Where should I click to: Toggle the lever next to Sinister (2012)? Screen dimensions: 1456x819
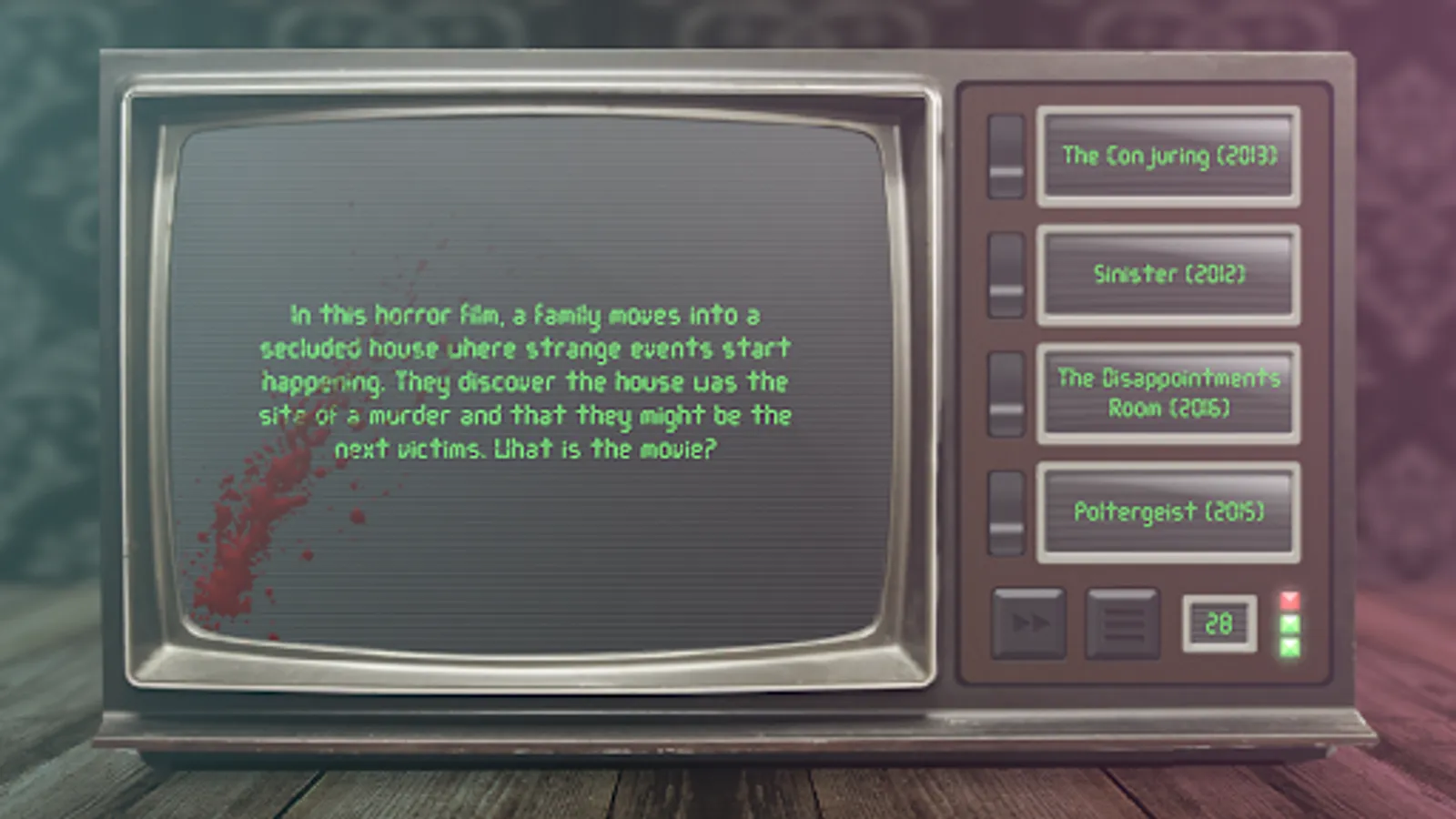pyautogui.click(x=1005, y=274)
